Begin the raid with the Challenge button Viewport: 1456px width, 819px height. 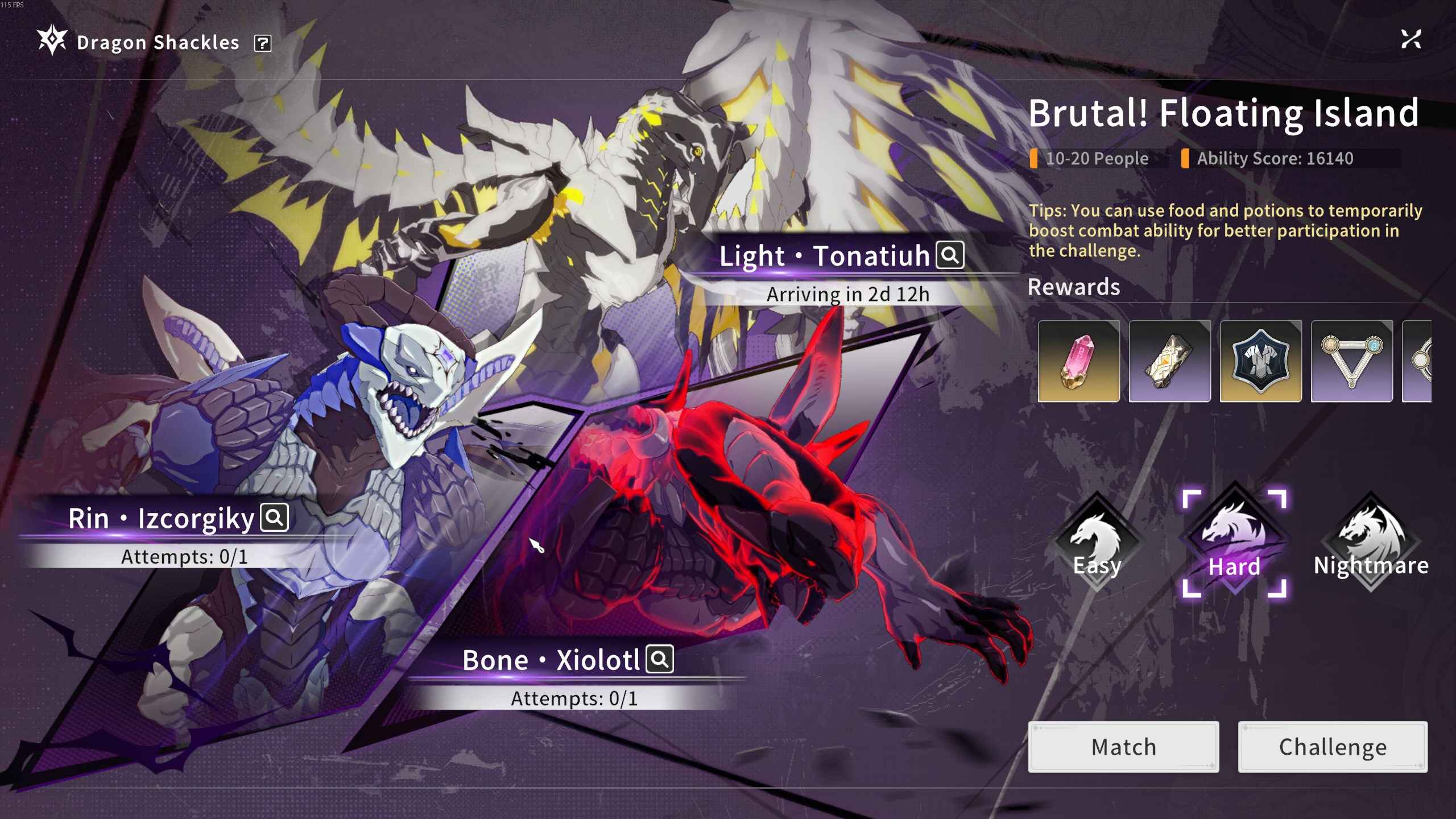tap(1333, 747)
